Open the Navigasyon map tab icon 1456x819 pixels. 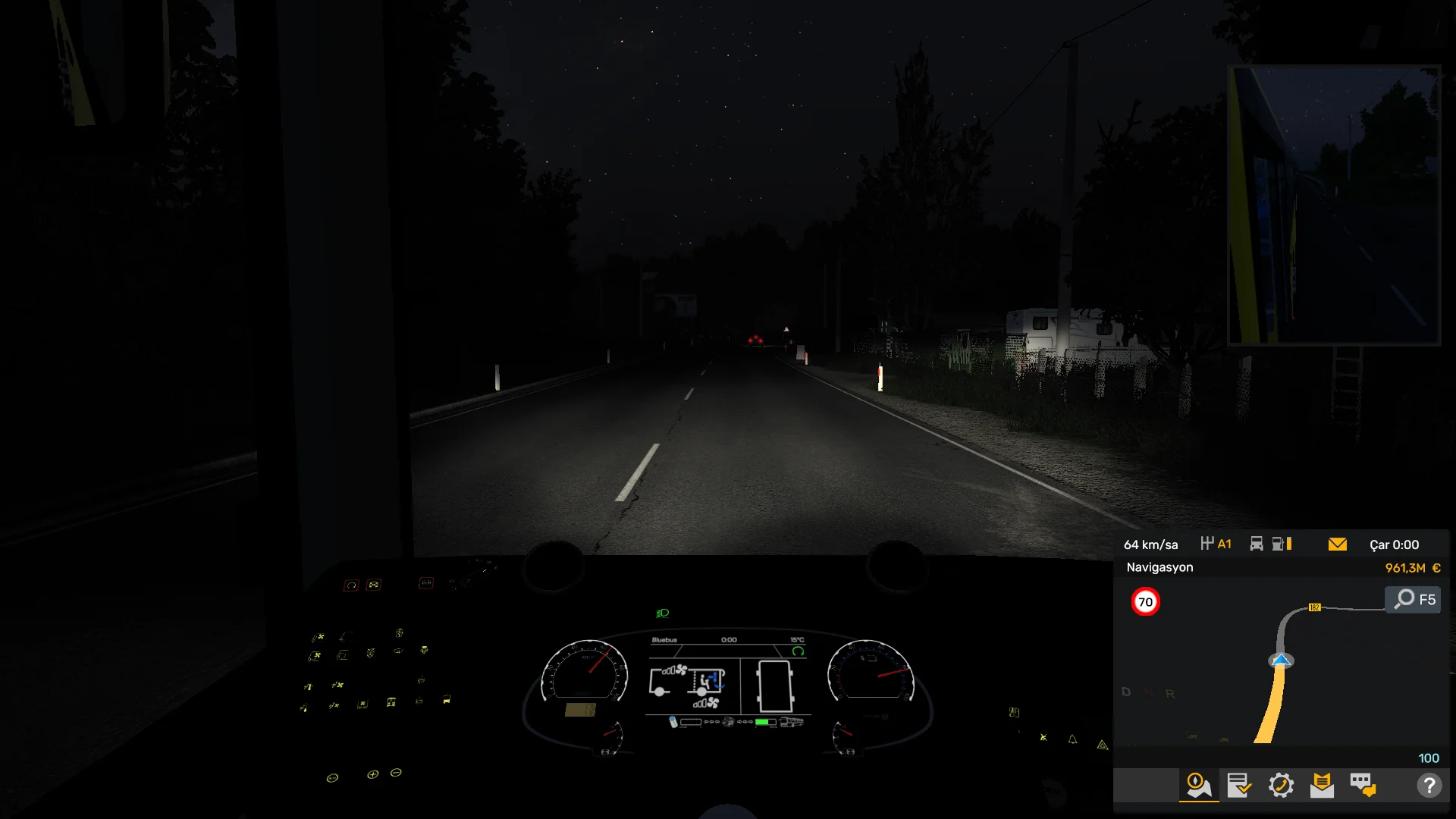pos(1197,786)
